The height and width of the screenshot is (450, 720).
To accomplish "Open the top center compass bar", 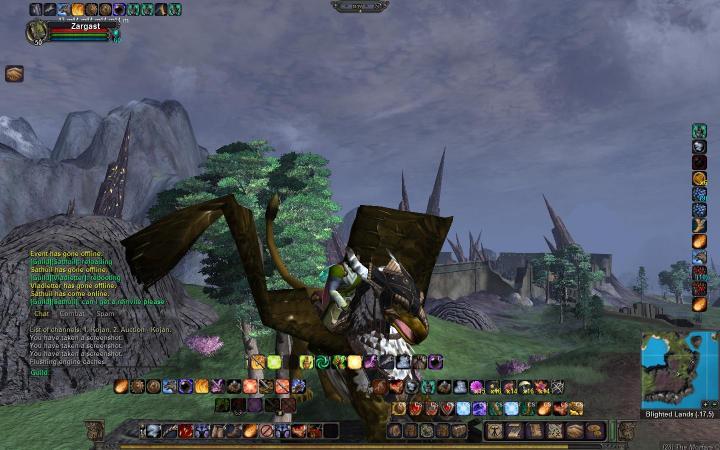I will (x=359, y=6).
